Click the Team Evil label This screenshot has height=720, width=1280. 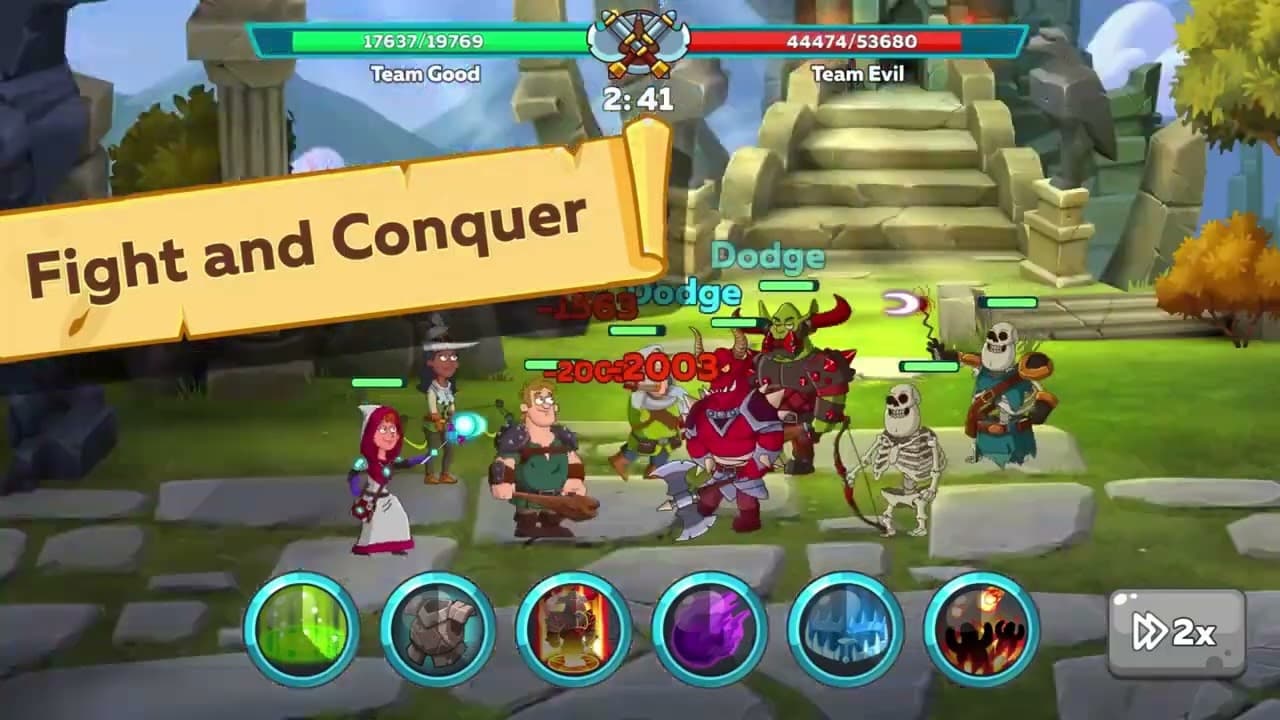point(860,71)
